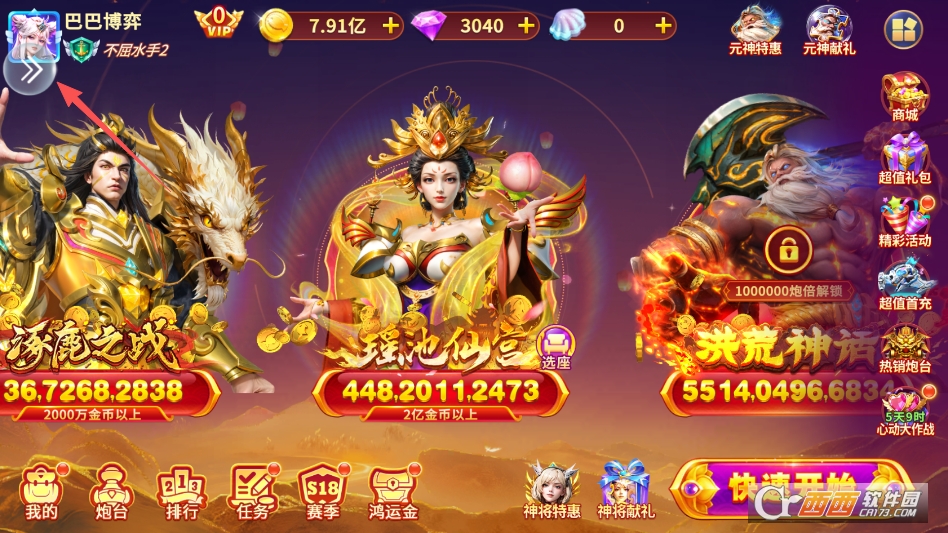Viewport: 948px width, 533px height.
Task: Add shells with plus button
Action: [x=662, y=26]
